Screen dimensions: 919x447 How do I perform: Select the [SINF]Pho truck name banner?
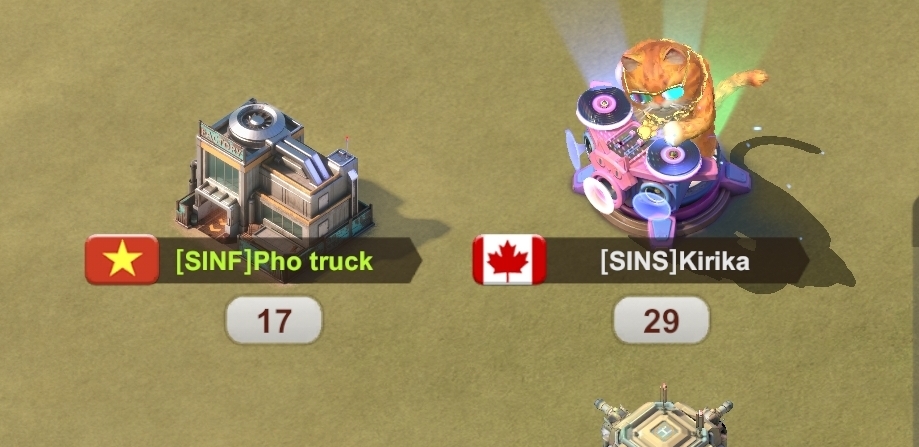tap(274, 262)
